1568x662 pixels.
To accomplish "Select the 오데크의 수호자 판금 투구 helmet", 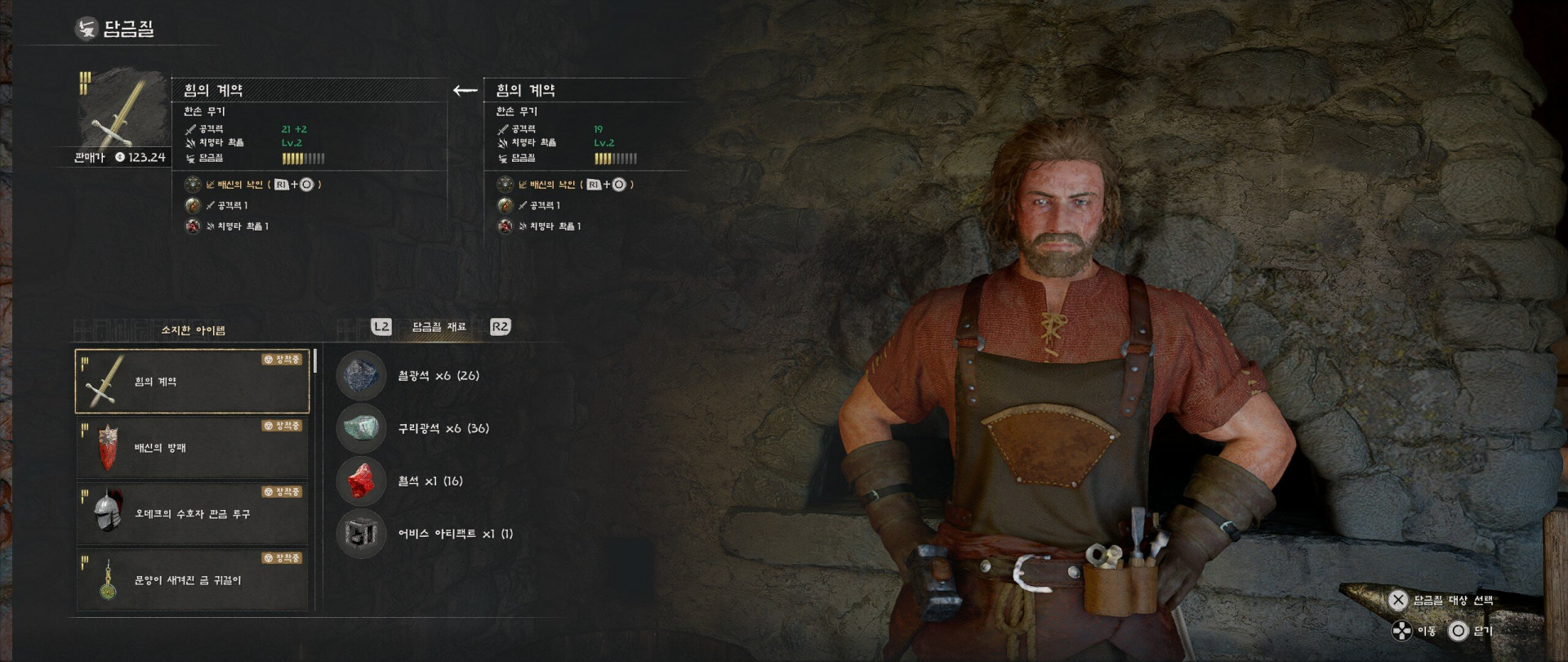I will click(x=192, y=514).
